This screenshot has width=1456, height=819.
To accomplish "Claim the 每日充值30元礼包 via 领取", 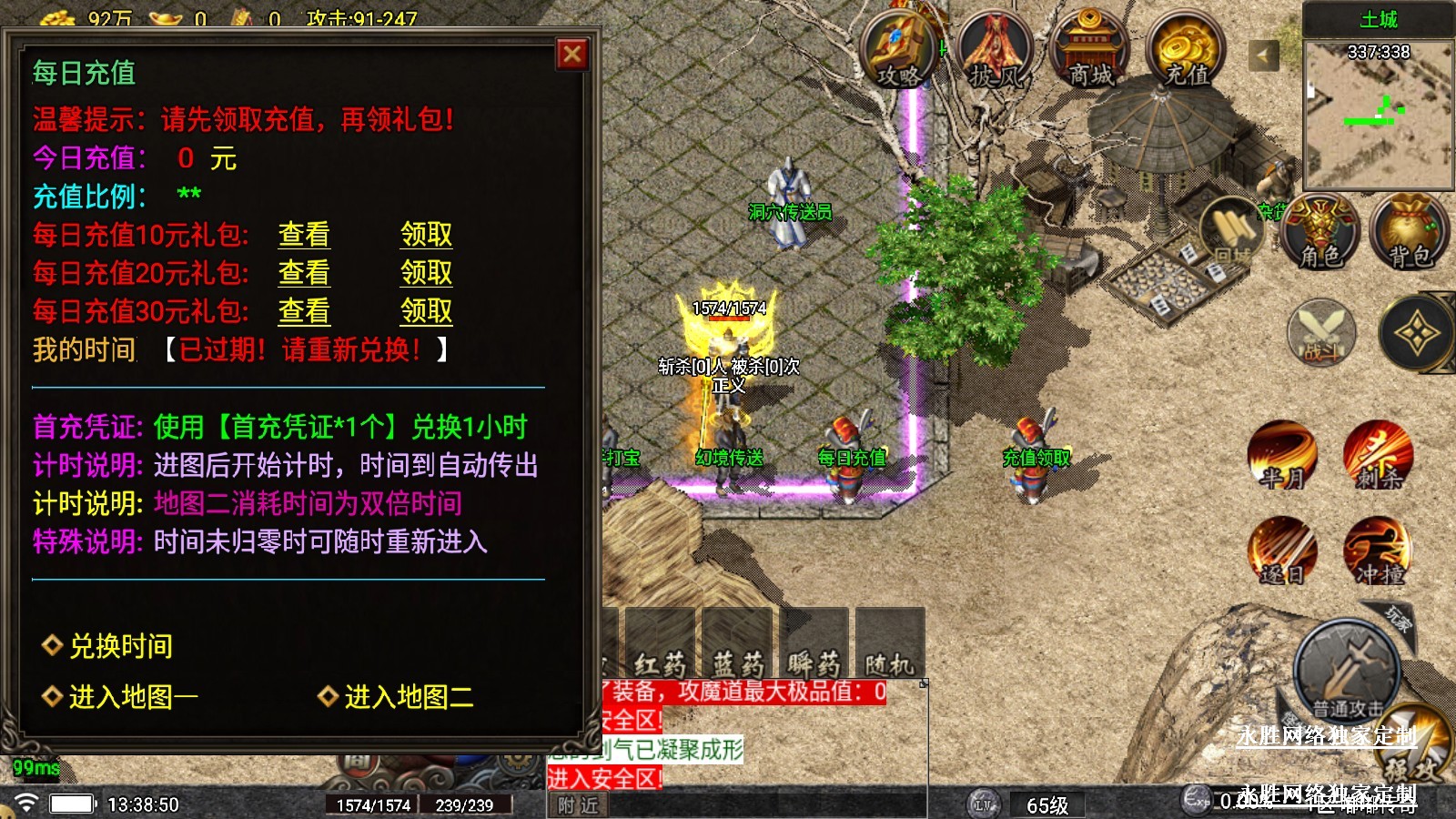I will (x=426, y=311).
